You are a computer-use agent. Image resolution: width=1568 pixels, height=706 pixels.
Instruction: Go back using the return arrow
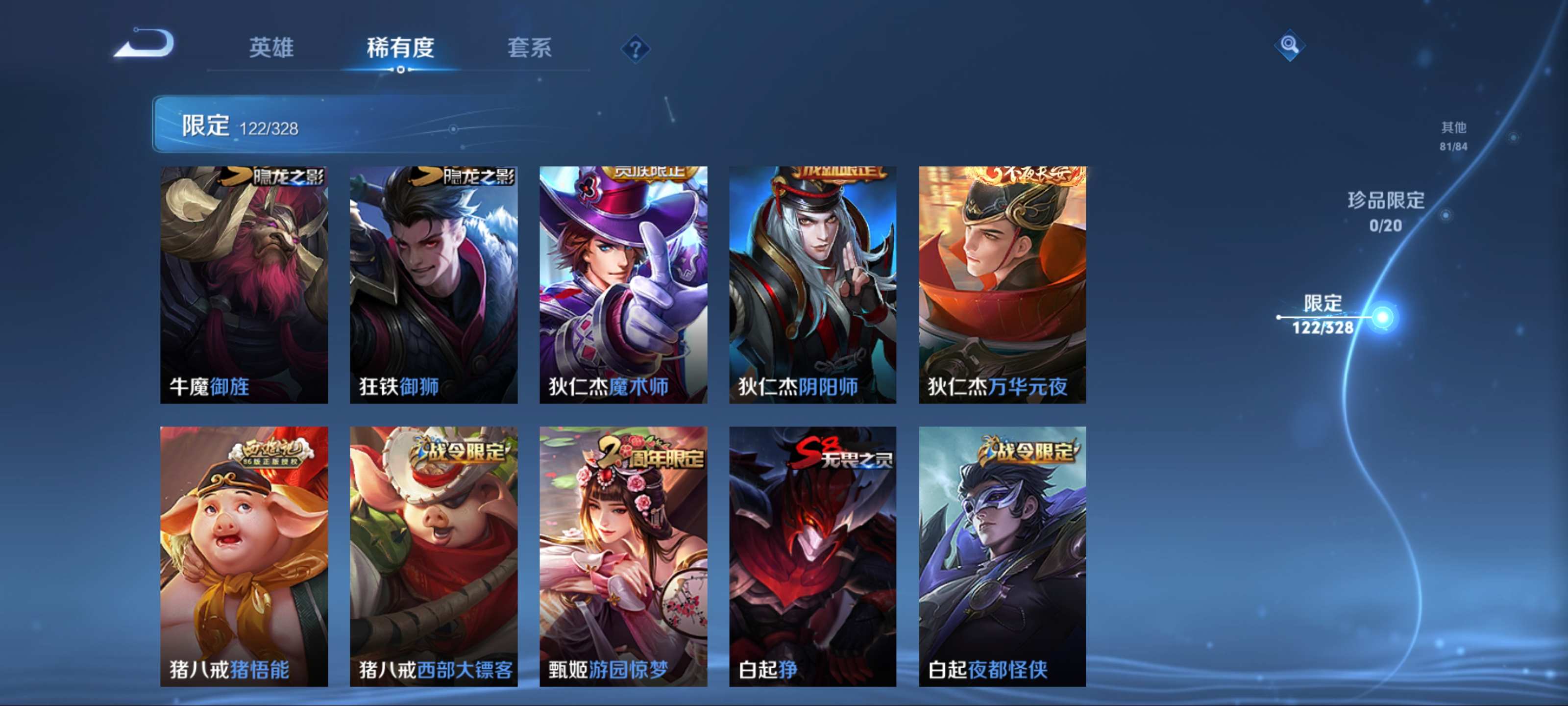[145, 44]
